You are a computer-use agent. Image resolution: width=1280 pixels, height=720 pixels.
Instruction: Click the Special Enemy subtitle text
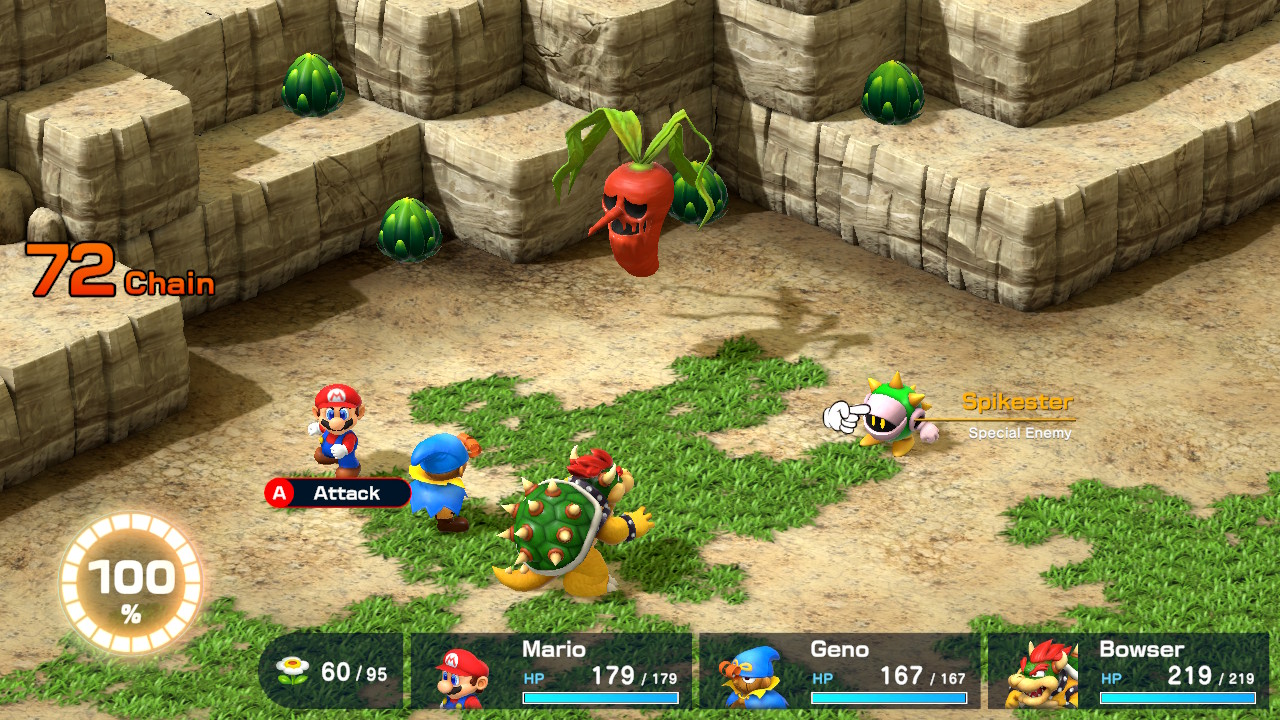[1019, 433]
